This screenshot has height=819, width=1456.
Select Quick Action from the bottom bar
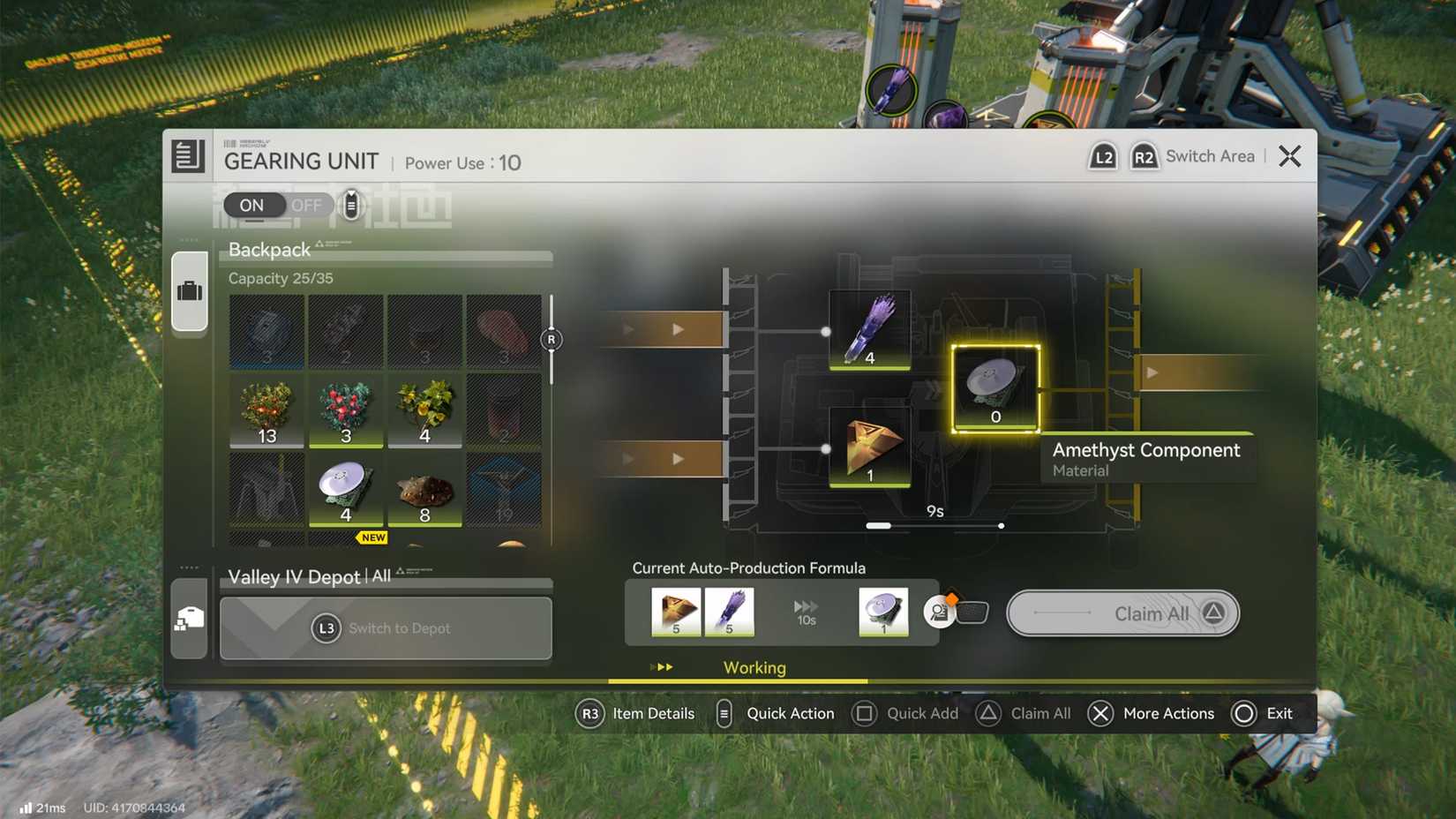tap(723, 713)
